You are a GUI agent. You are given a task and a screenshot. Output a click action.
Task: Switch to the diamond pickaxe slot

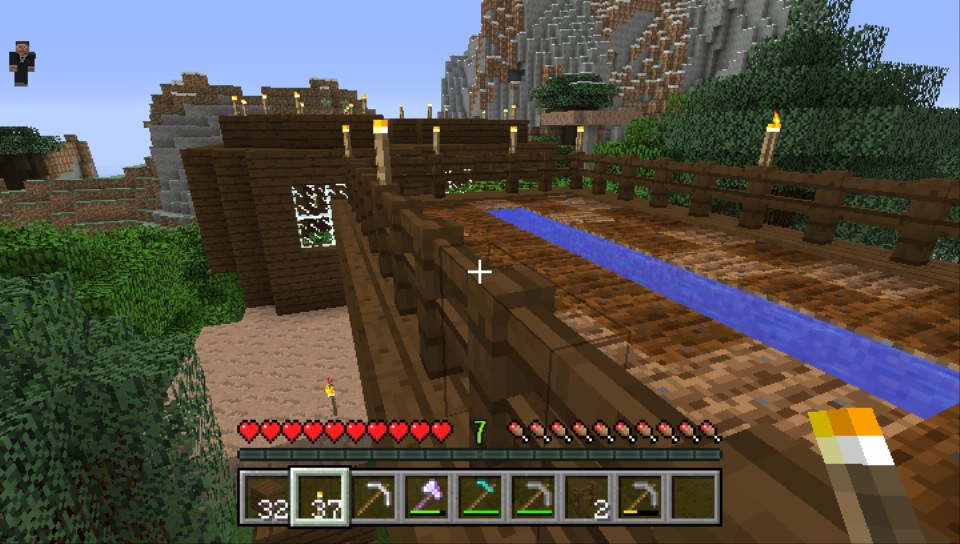[480, 497]
